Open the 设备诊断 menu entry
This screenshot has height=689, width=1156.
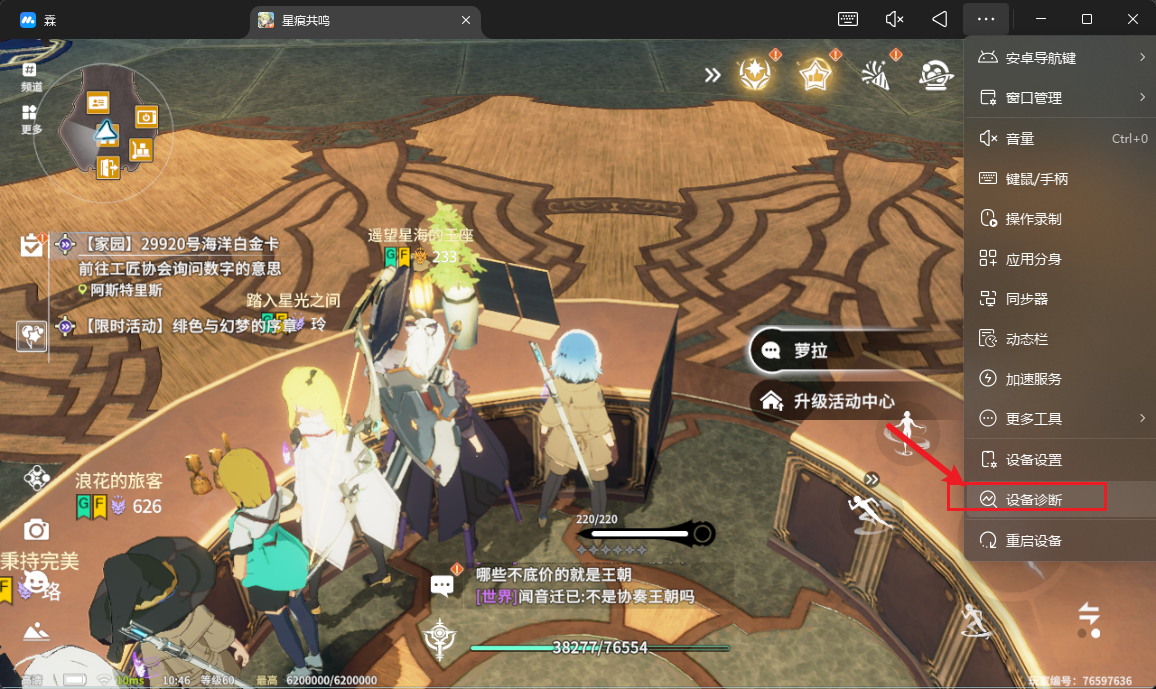1034,499
